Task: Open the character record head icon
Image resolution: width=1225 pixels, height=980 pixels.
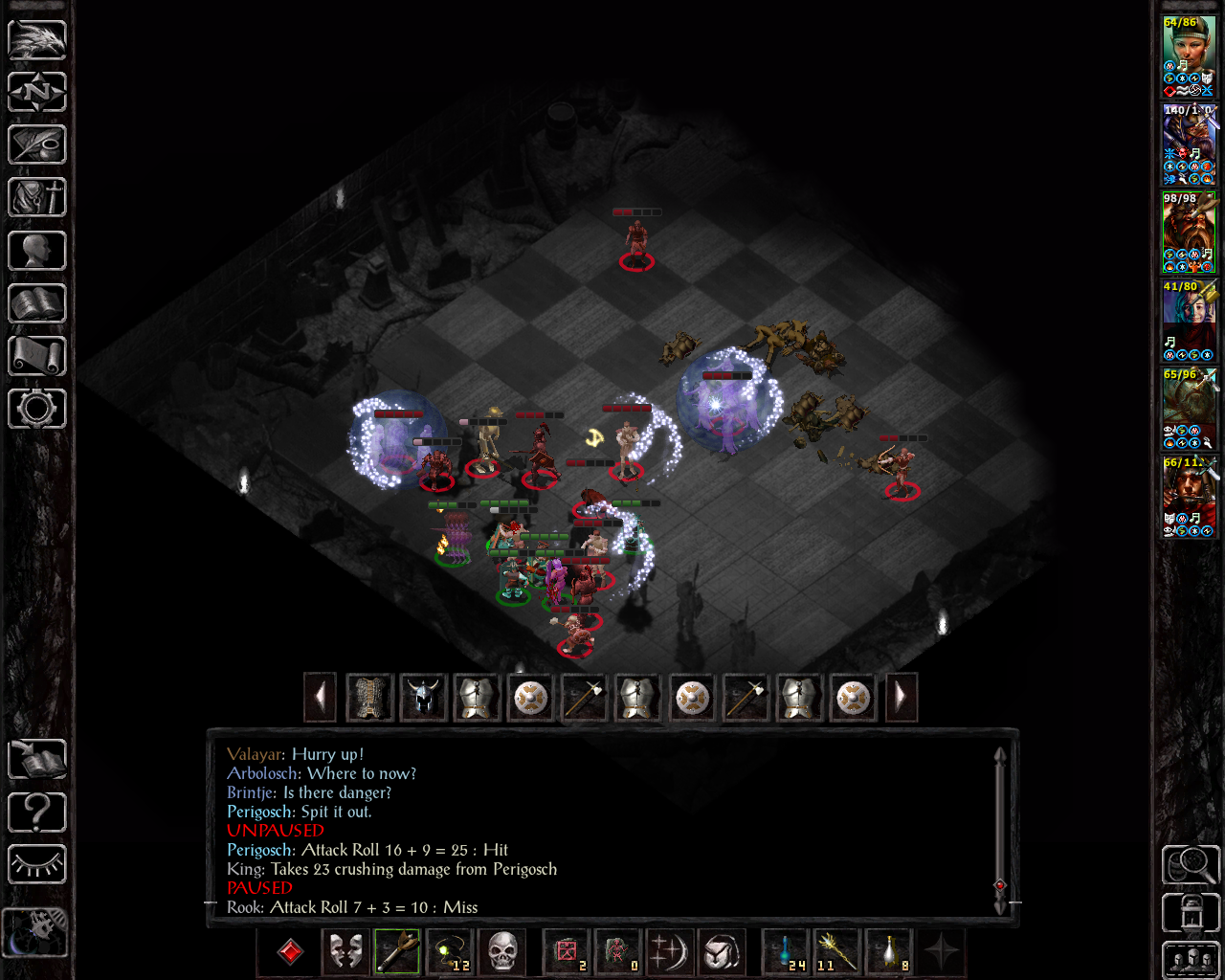Action: point(37,251)
